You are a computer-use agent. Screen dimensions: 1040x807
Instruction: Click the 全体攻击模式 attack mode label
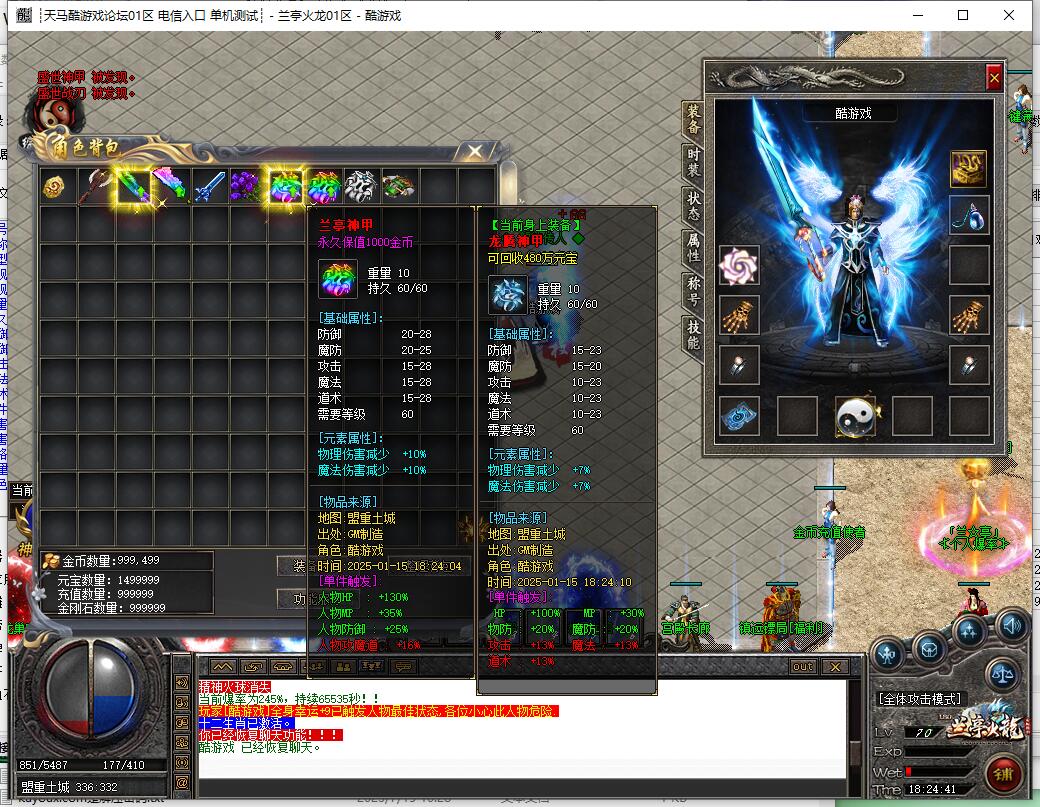click(919, 698)
